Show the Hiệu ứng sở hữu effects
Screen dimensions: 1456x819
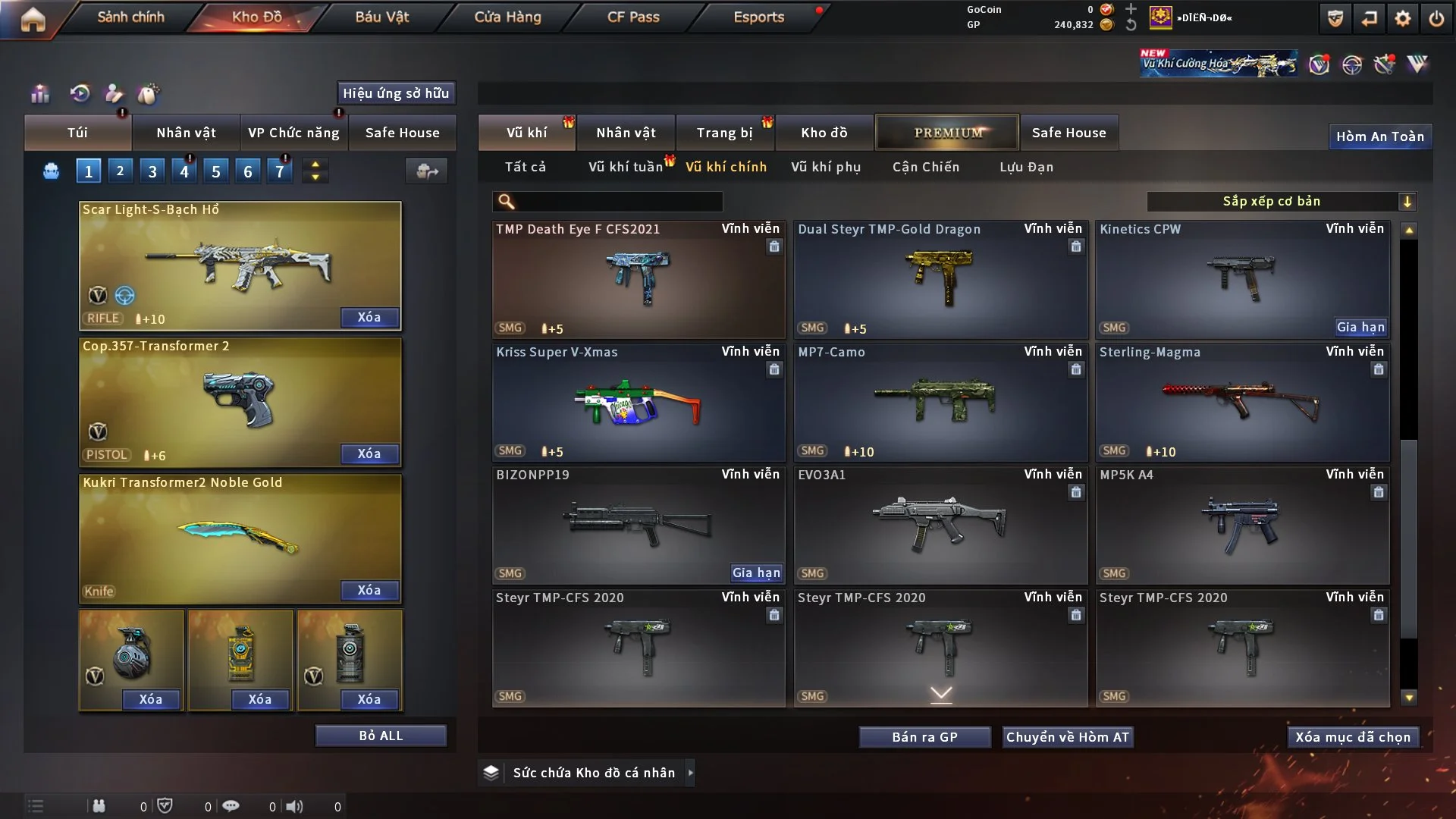coord(396,93)
